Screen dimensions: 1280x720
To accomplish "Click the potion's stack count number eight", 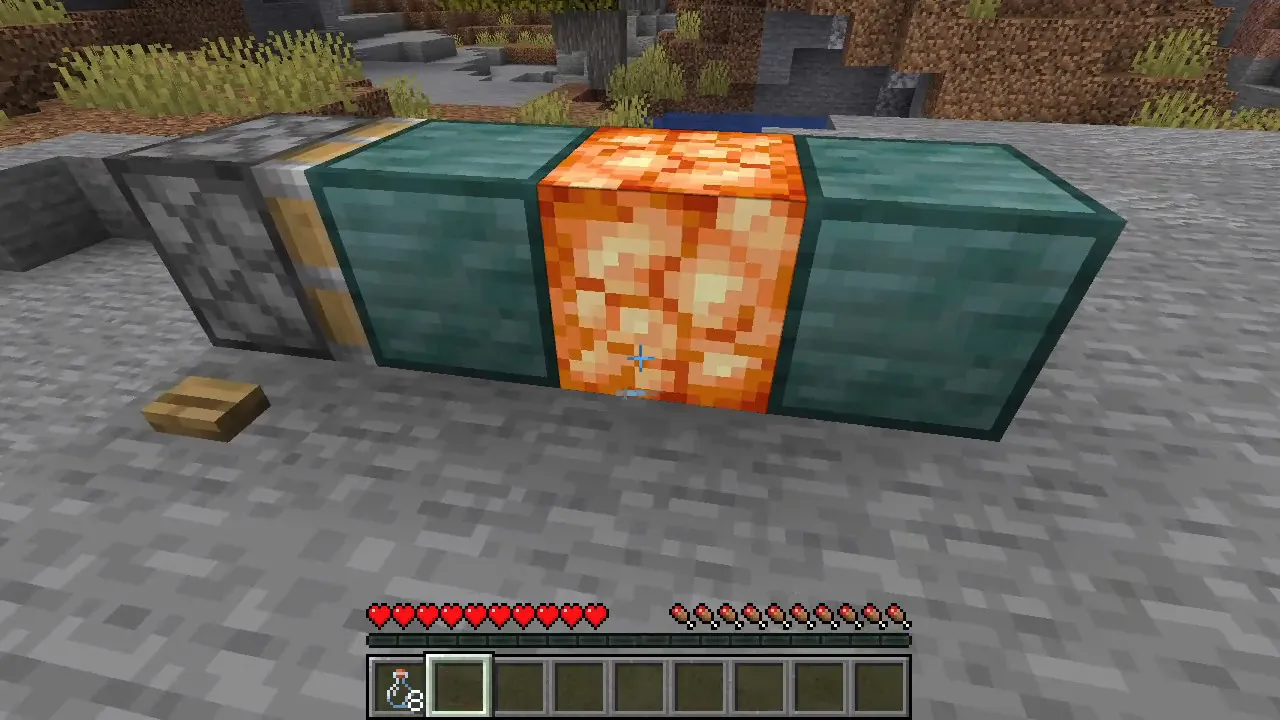I will [413, 700].
